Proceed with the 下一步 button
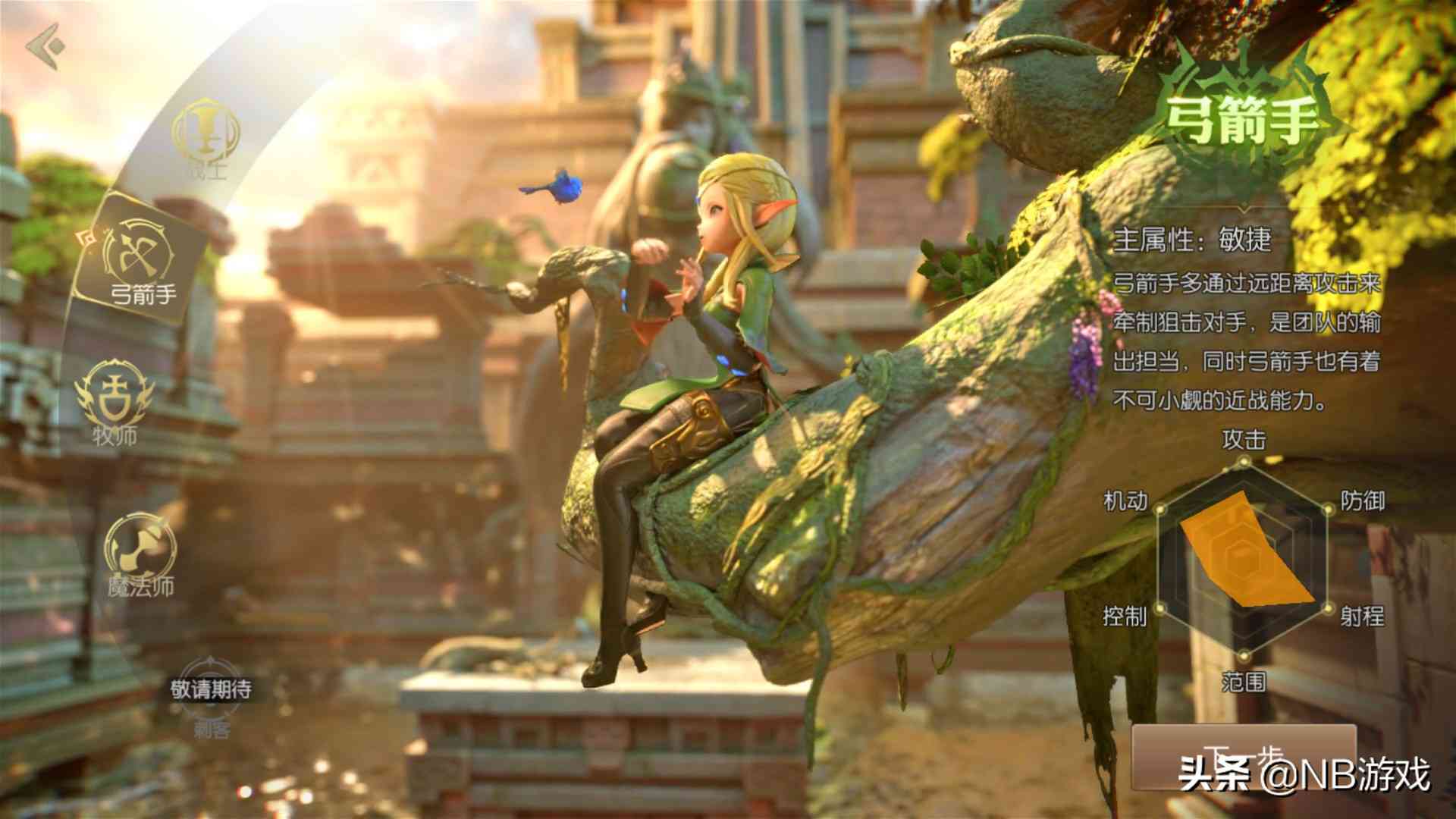This screenshot has height=819, width=1456. click(x=1242, y=758)
